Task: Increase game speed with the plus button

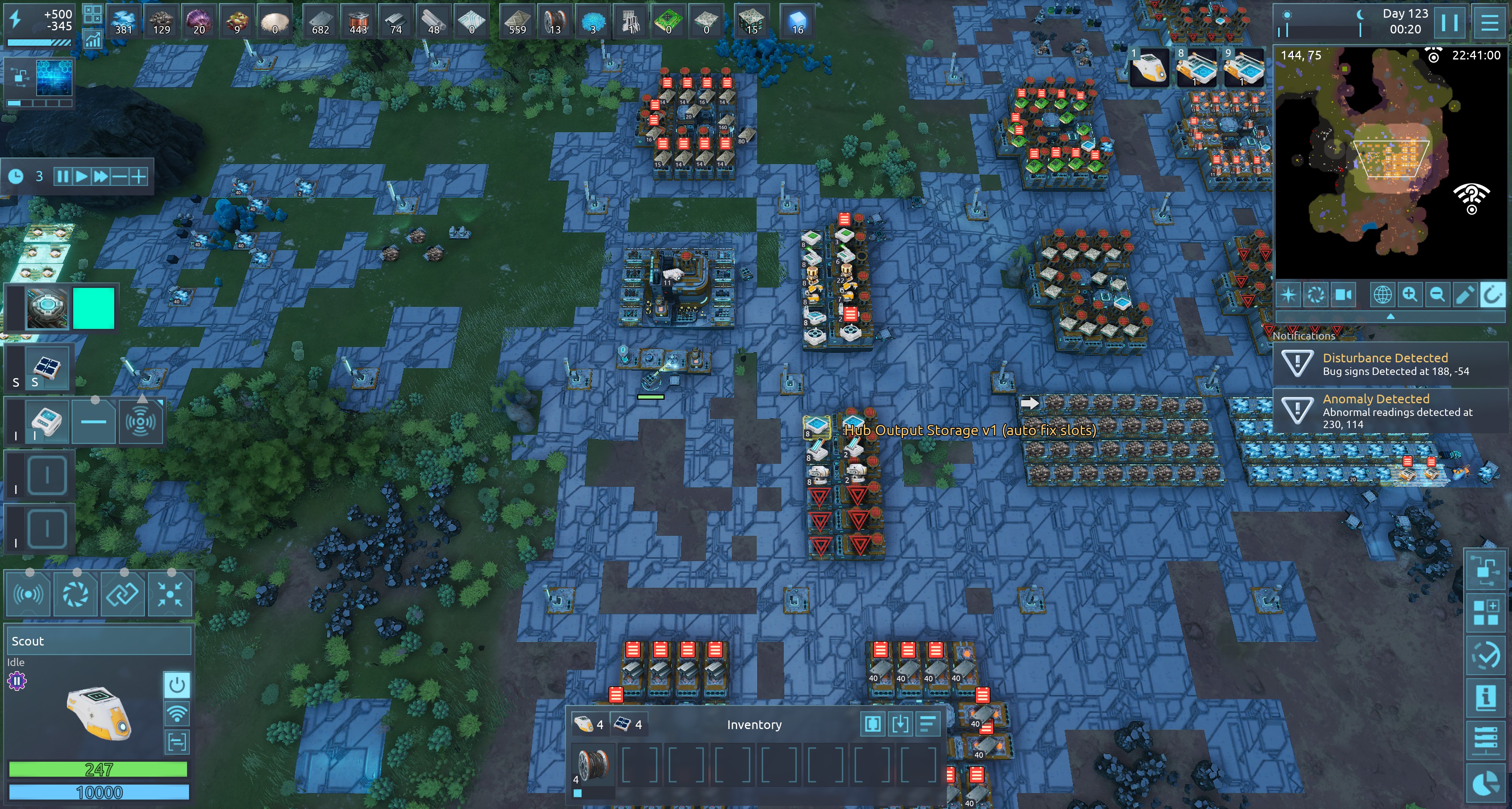Action: coord(139,177)
